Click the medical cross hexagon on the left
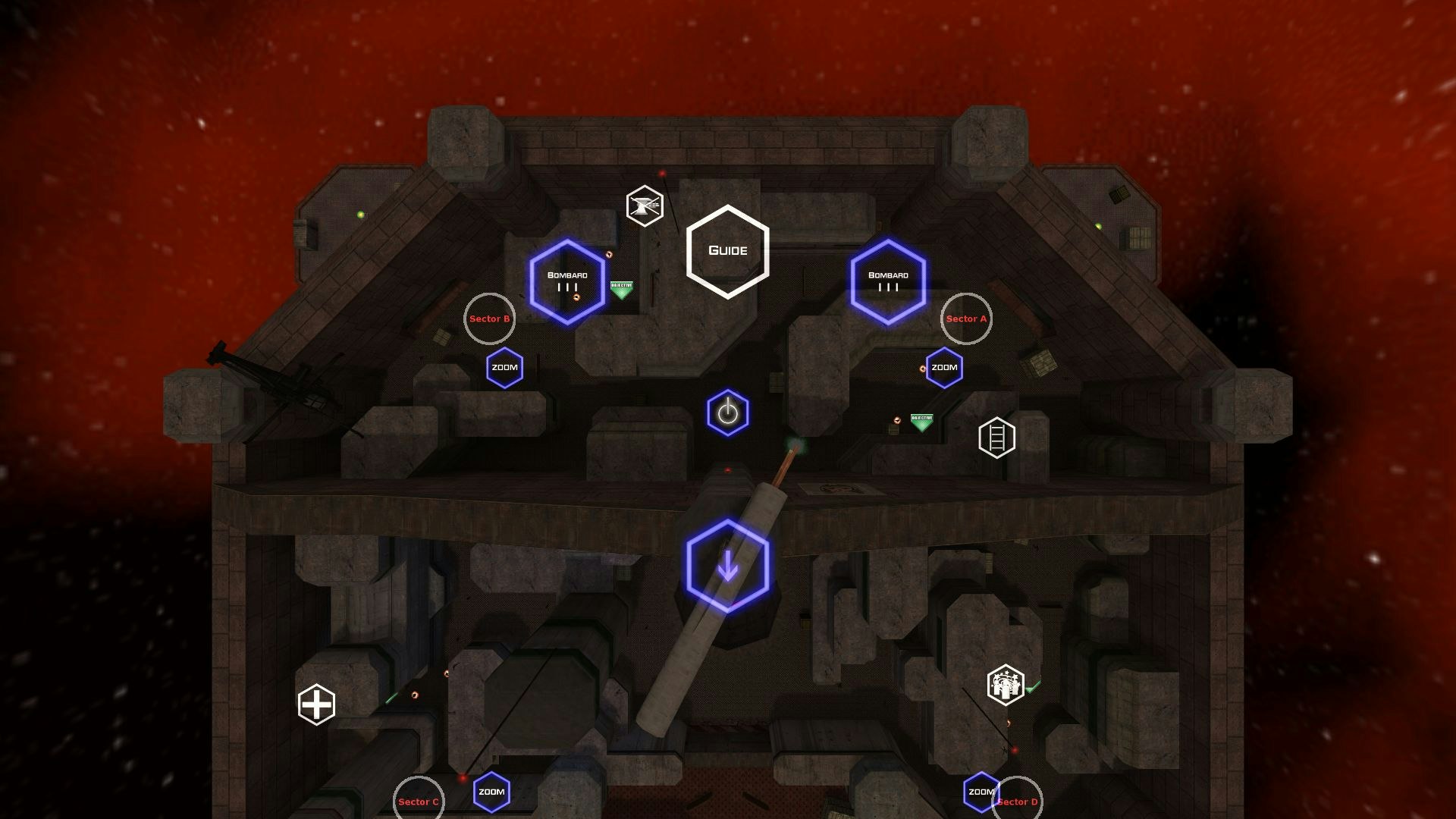This screenshot has height=819, width=1456. click(x=316, y=704)
